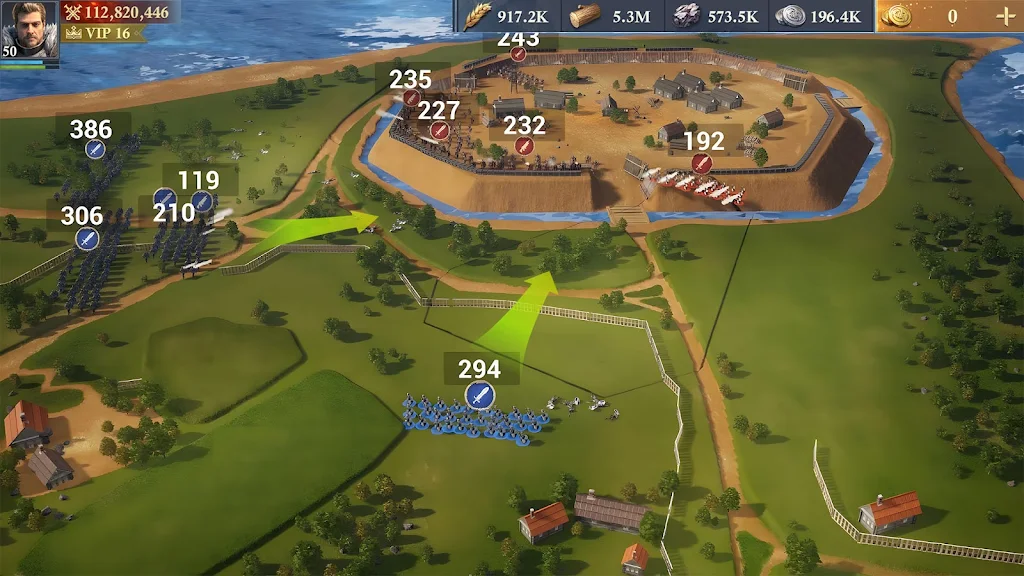
Task: Select the wheat food resource counter
Action: click(x=507, y=16)
